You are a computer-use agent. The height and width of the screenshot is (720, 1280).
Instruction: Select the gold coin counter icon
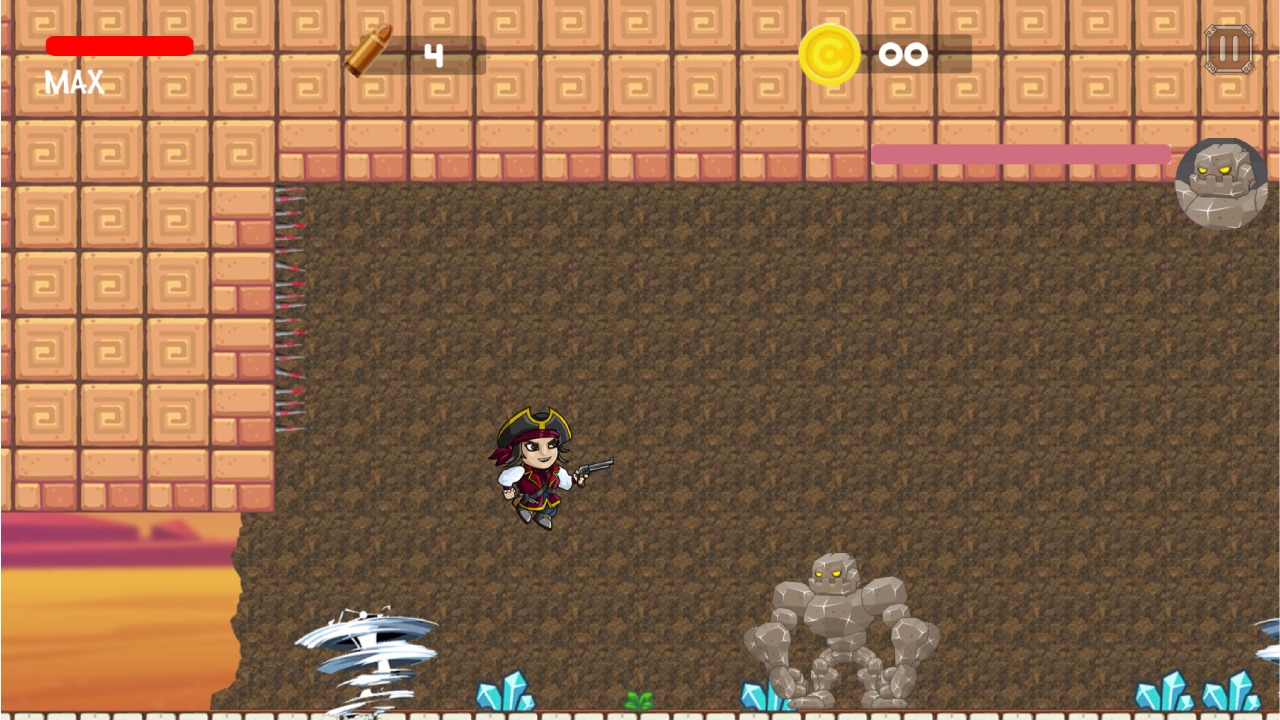tap(828, 54)
